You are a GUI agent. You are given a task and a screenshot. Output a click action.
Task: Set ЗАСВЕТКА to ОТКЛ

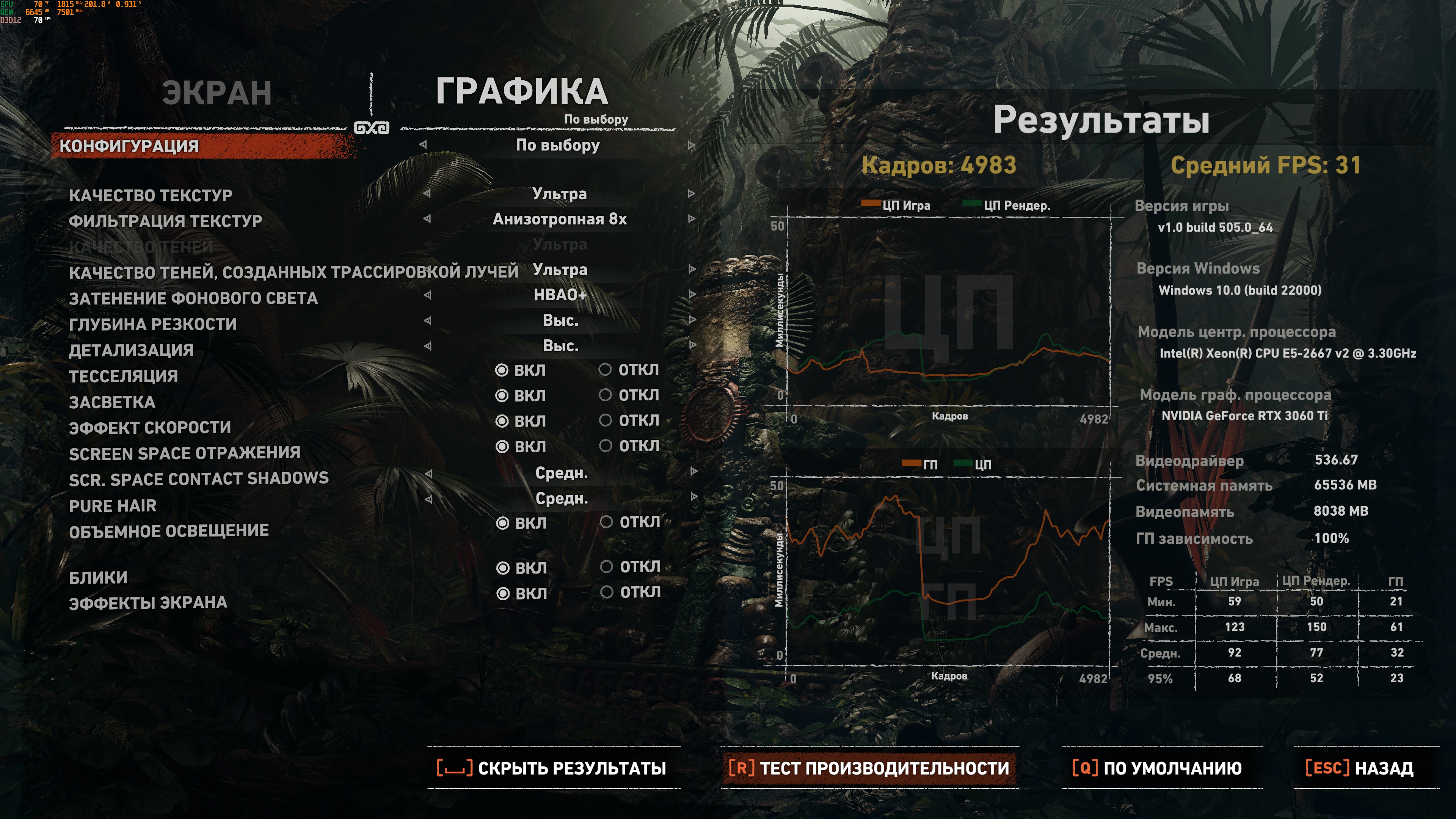pos(606,395)
